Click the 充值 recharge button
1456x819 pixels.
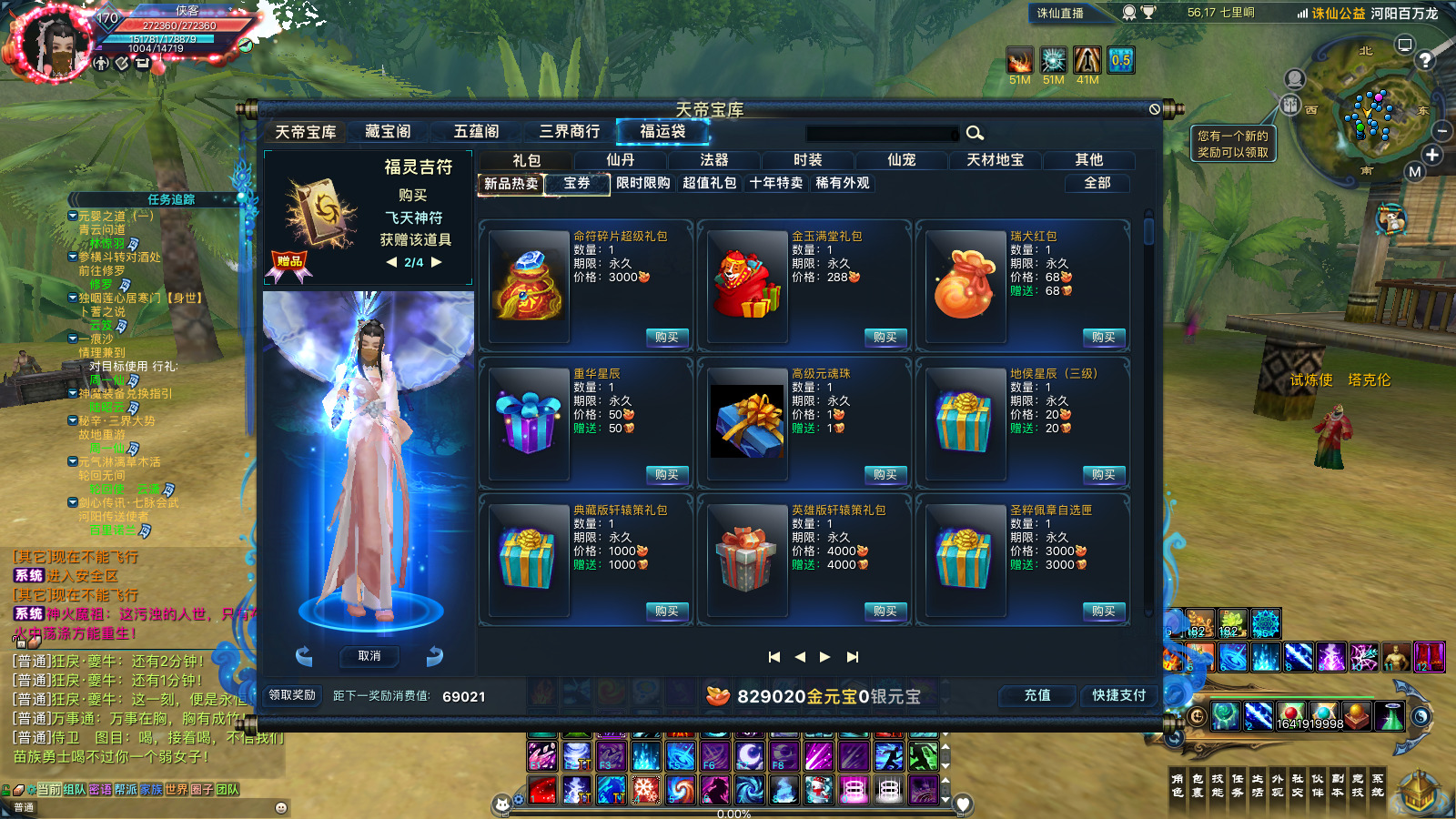click(x=1036, y=696)
